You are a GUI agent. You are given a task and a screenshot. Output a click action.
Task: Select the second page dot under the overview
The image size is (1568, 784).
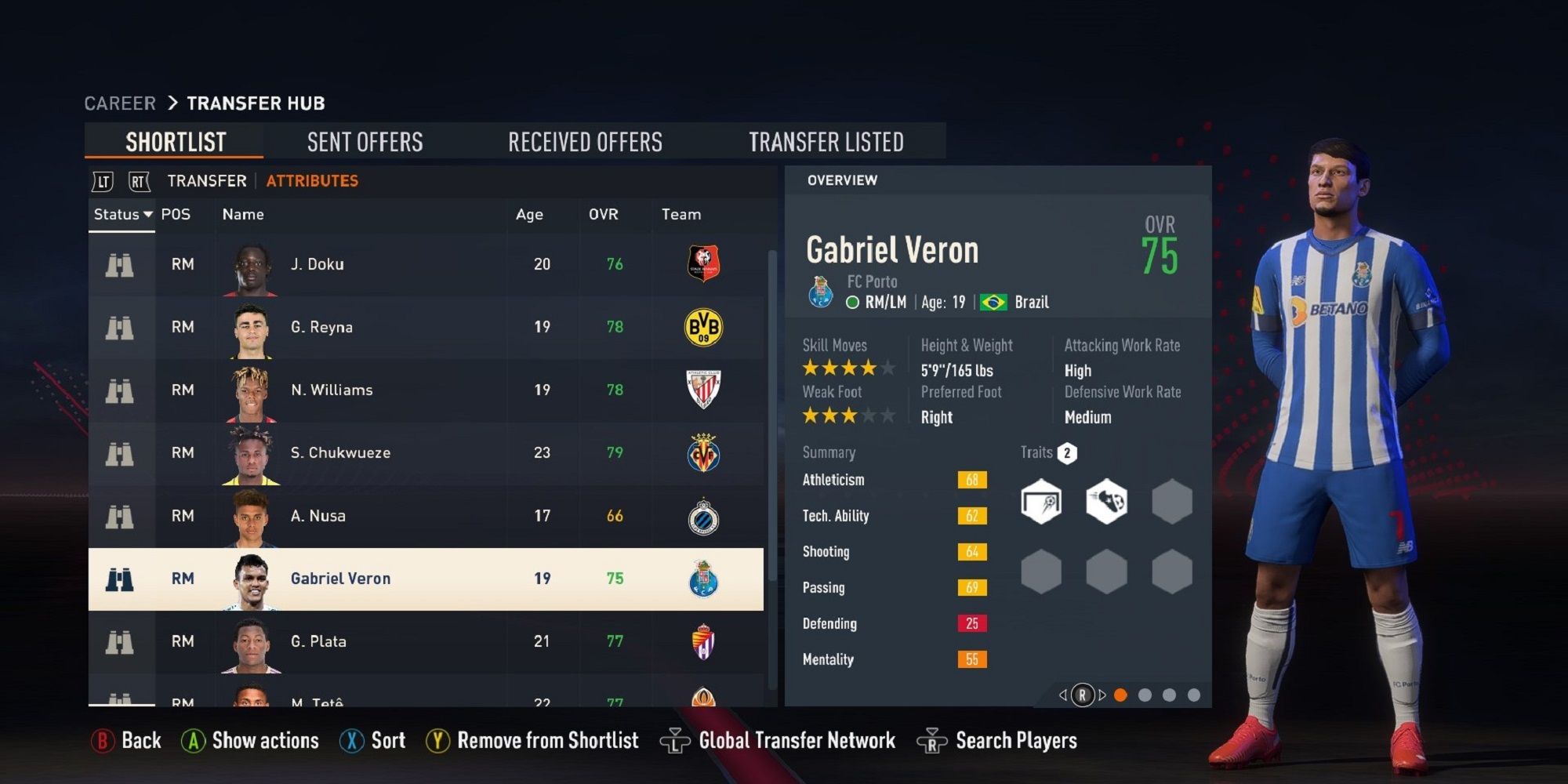point(1147,693)
